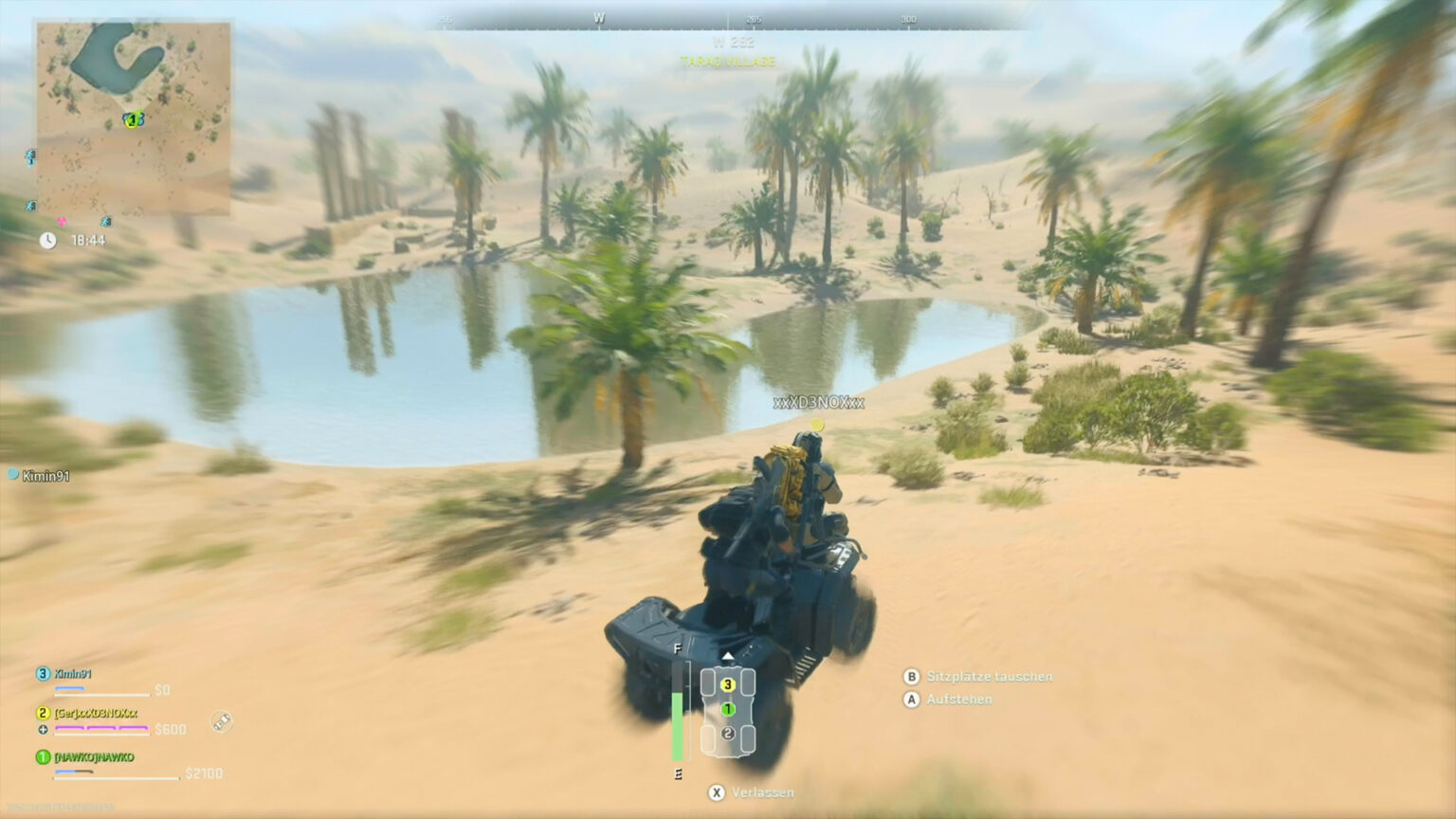The width and height of the screenshot is (1456, 819).
Task: Click the A button prompt icon
Action: (x=911, y=700)
